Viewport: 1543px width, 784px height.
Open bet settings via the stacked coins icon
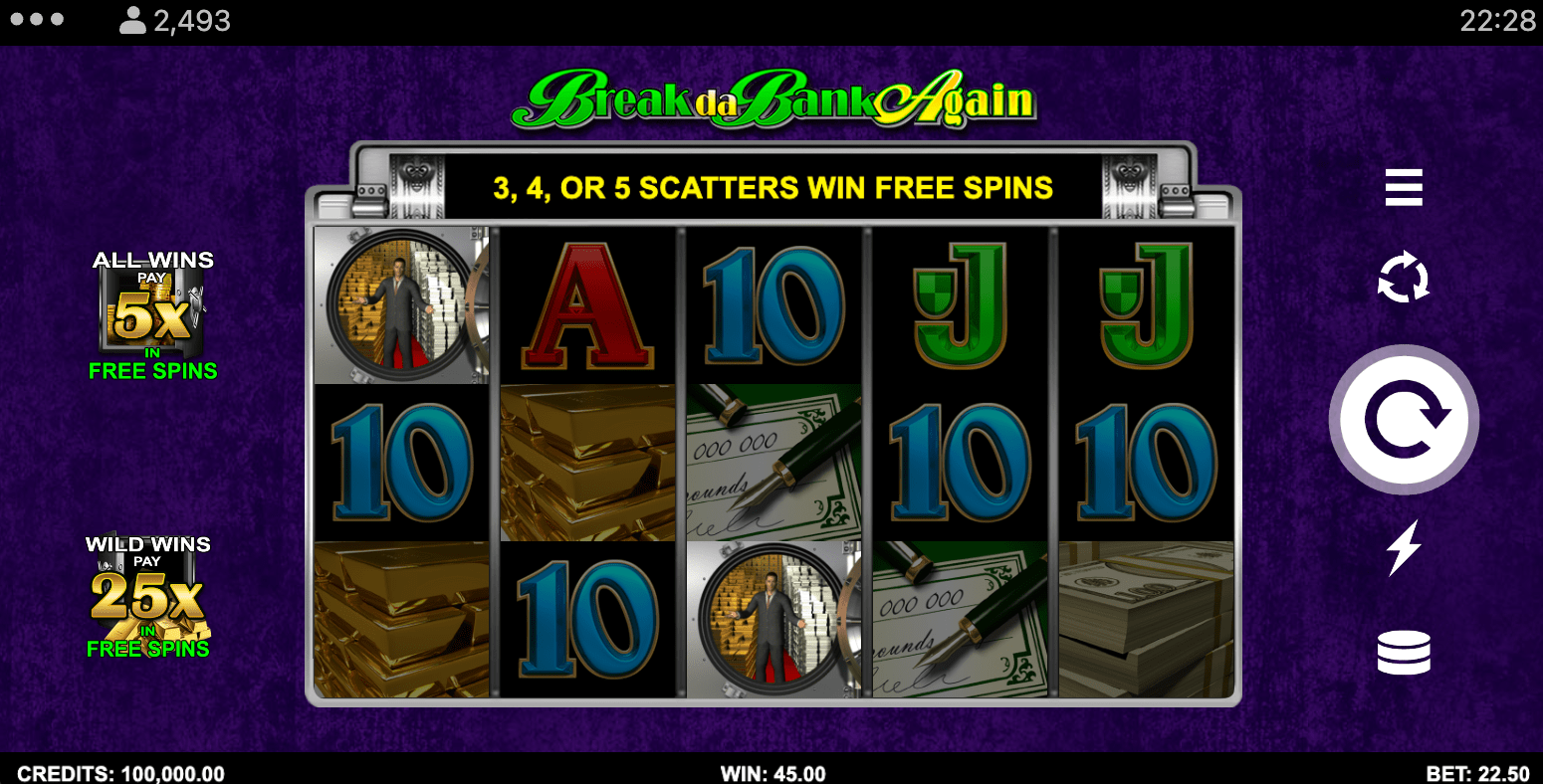[1404, 652]
